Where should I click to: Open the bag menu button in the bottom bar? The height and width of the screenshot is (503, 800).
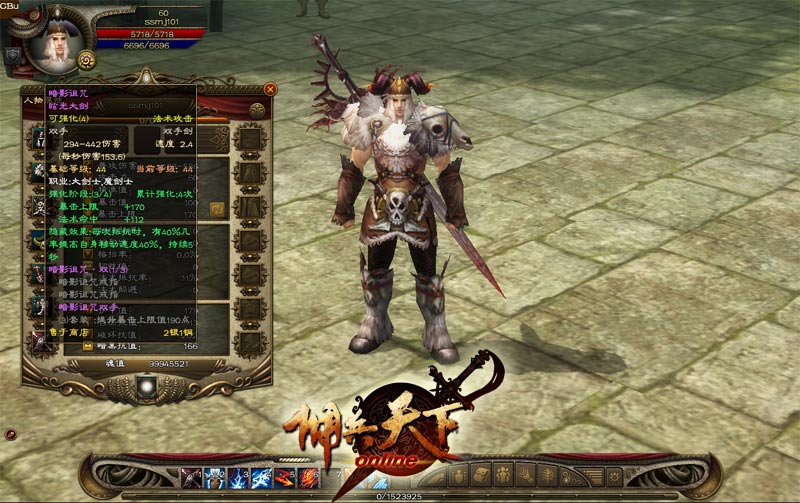click(479, 473)
